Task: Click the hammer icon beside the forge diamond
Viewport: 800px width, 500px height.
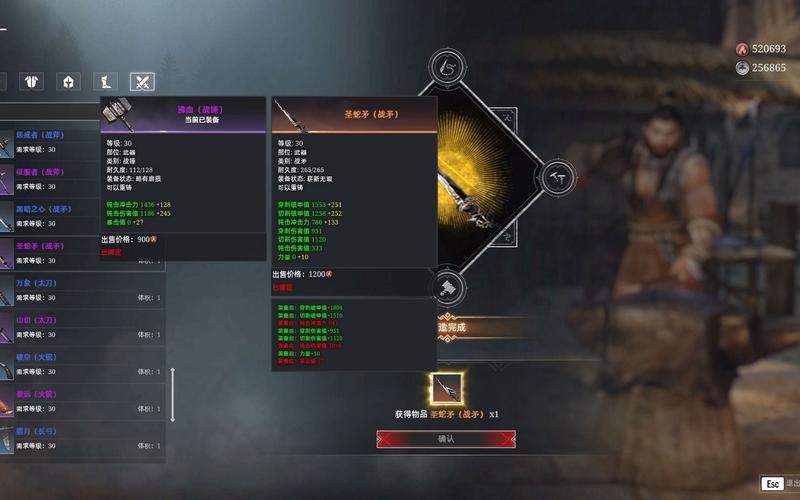Action: (x=561, y=175)
